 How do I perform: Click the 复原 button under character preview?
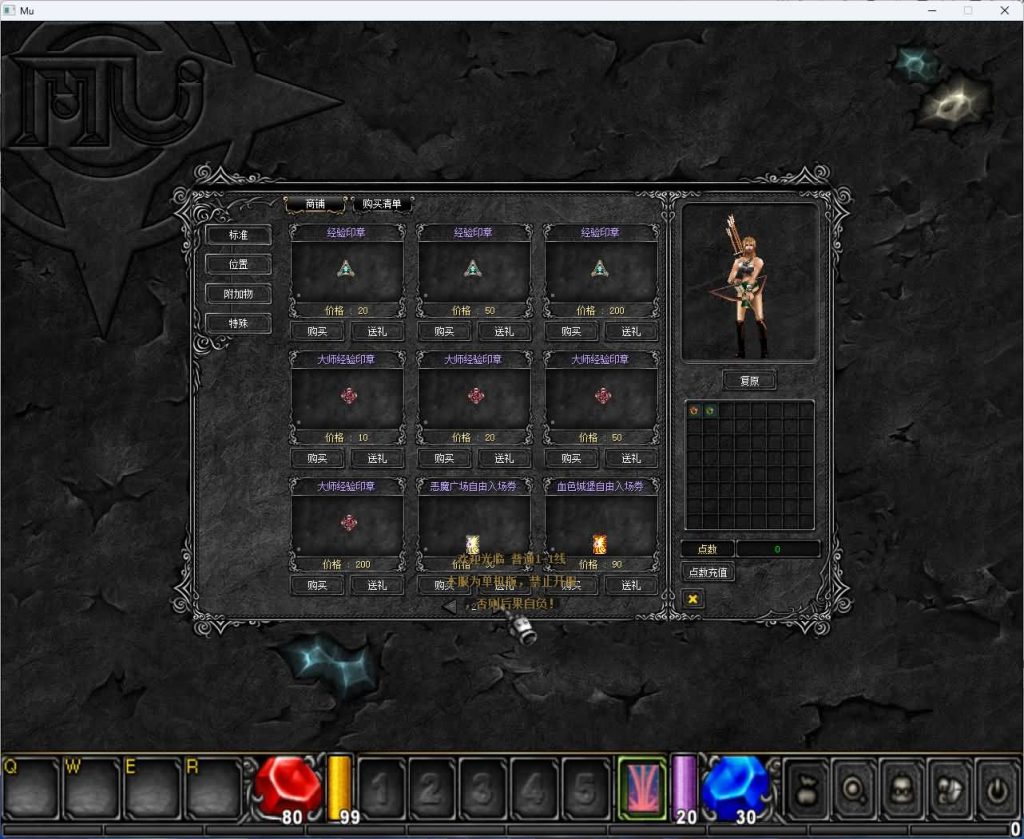pos(749,381)
